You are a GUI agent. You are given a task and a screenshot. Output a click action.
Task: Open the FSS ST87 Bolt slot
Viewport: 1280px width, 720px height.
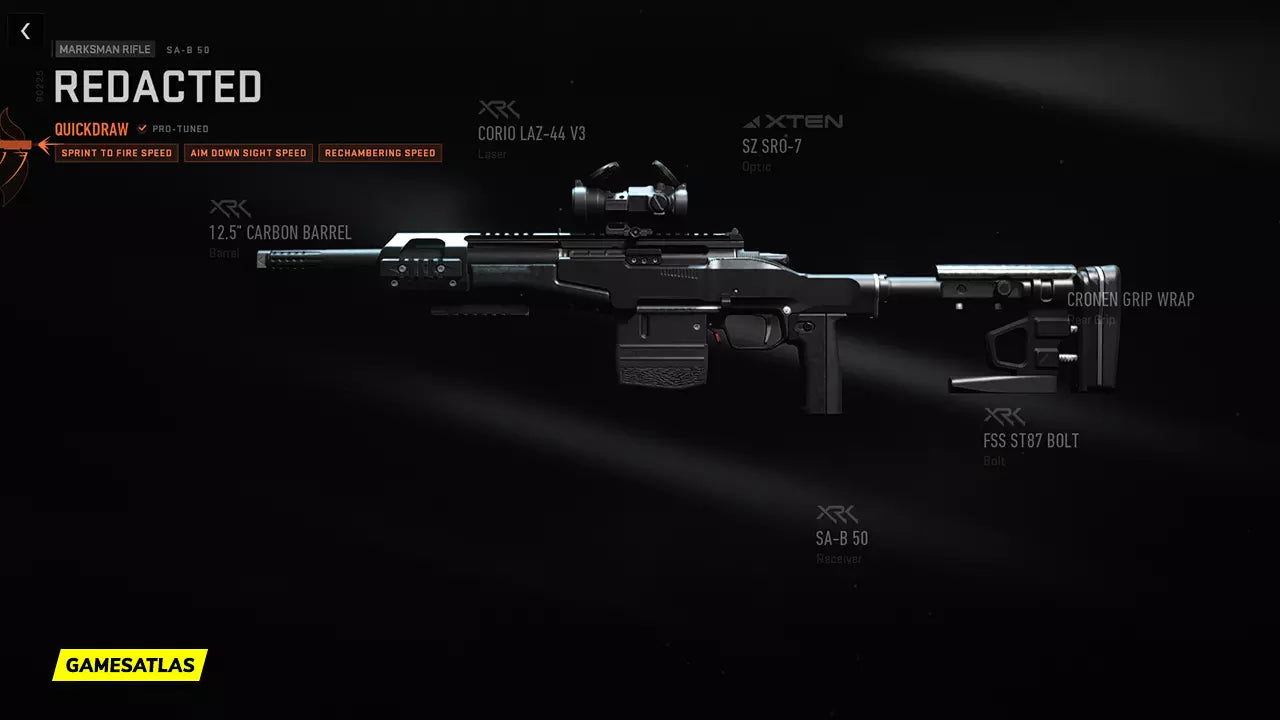click(1030, 440)
